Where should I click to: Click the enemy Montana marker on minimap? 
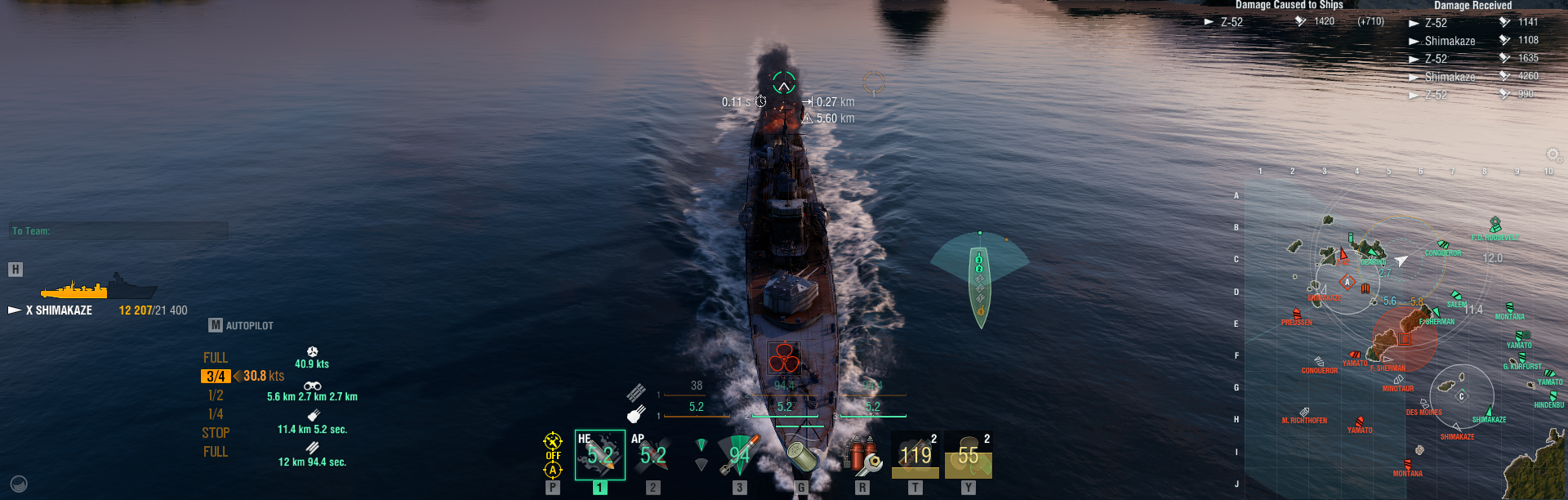[x=1407, y=466]
